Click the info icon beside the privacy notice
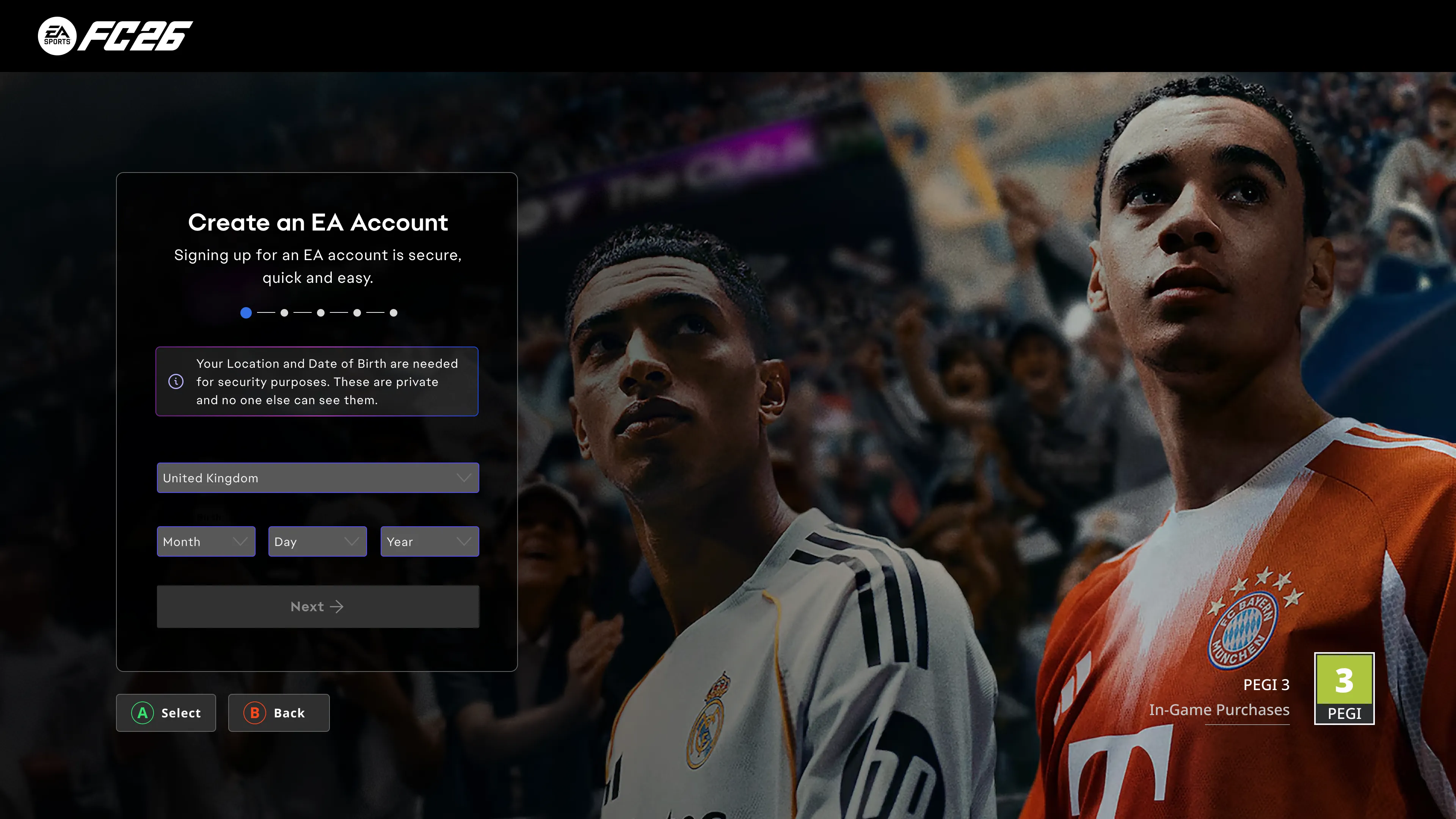 point(176,381)
